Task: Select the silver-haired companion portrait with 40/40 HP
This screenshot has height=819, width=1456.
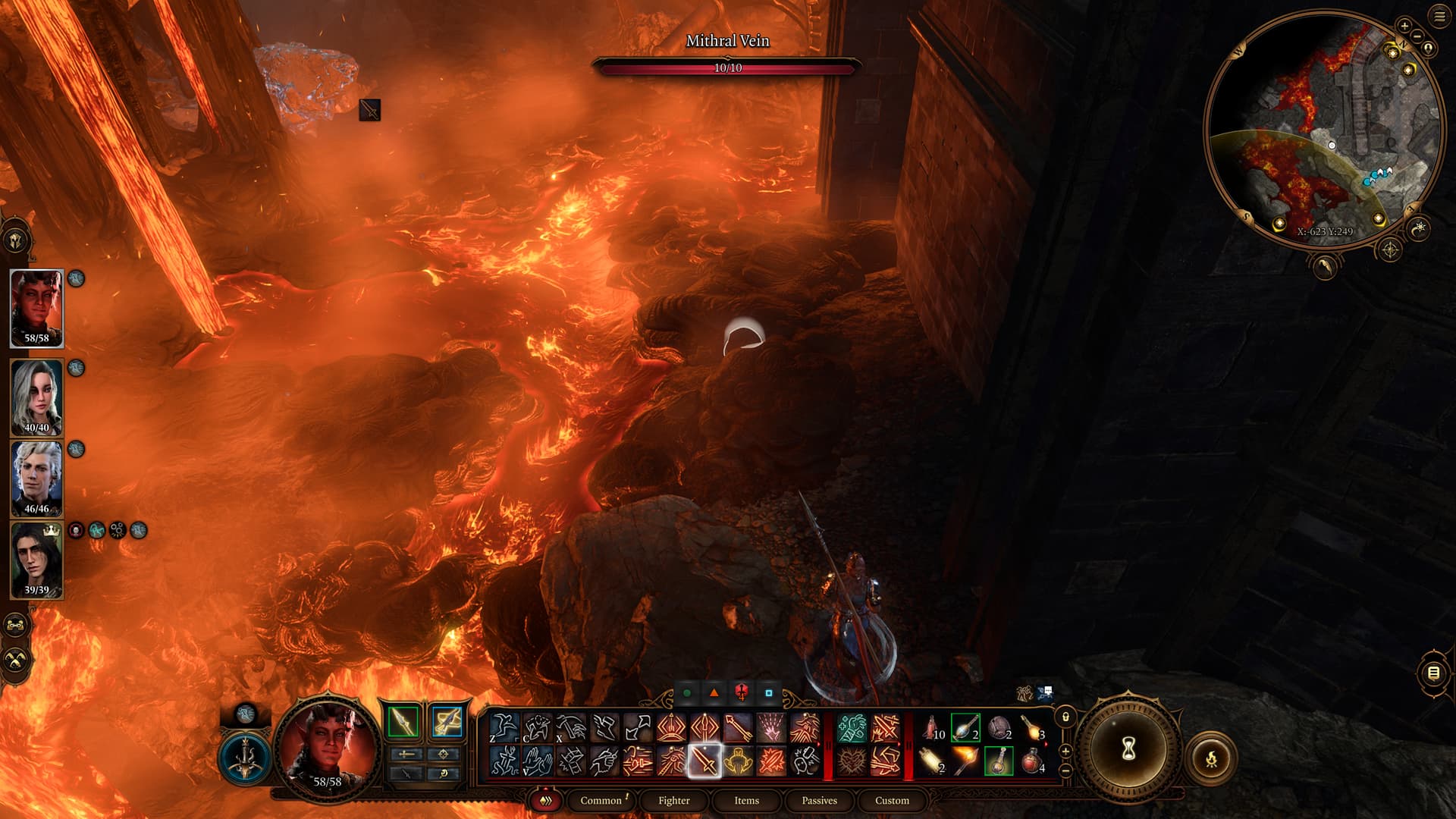Action: click(x=36, y=397)
